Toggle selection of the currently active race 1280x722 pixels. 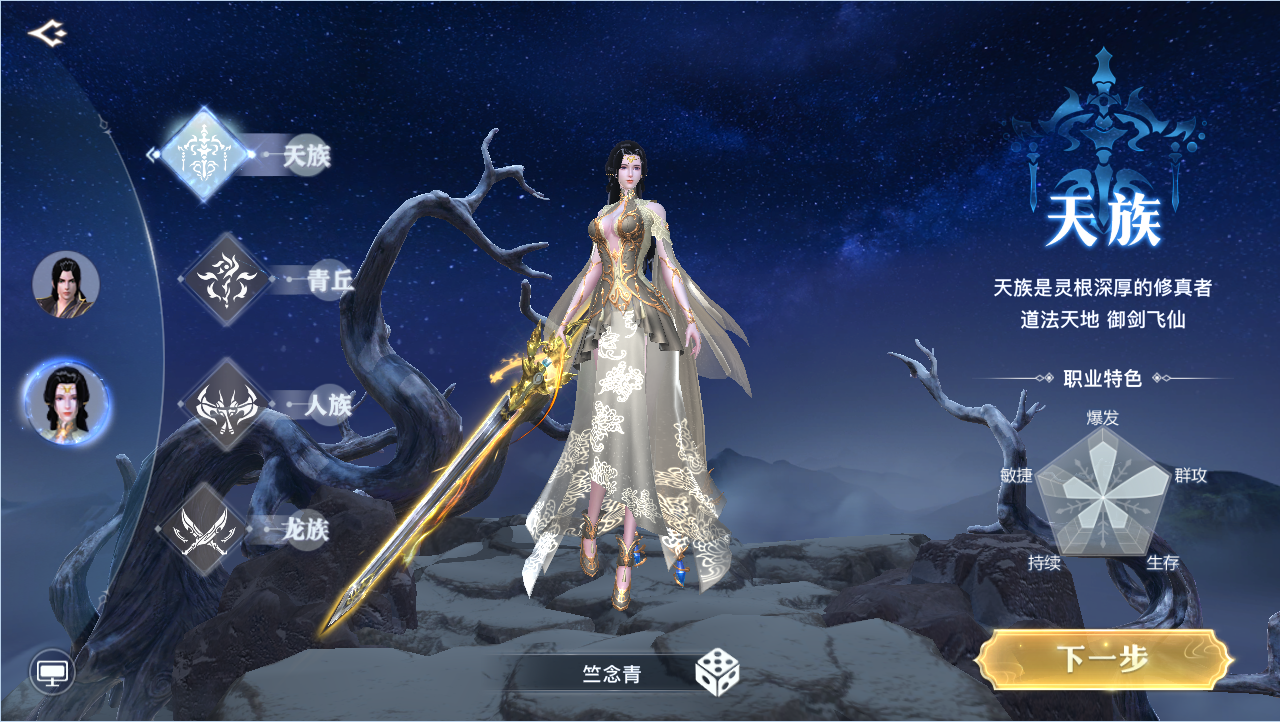(205, 155)
